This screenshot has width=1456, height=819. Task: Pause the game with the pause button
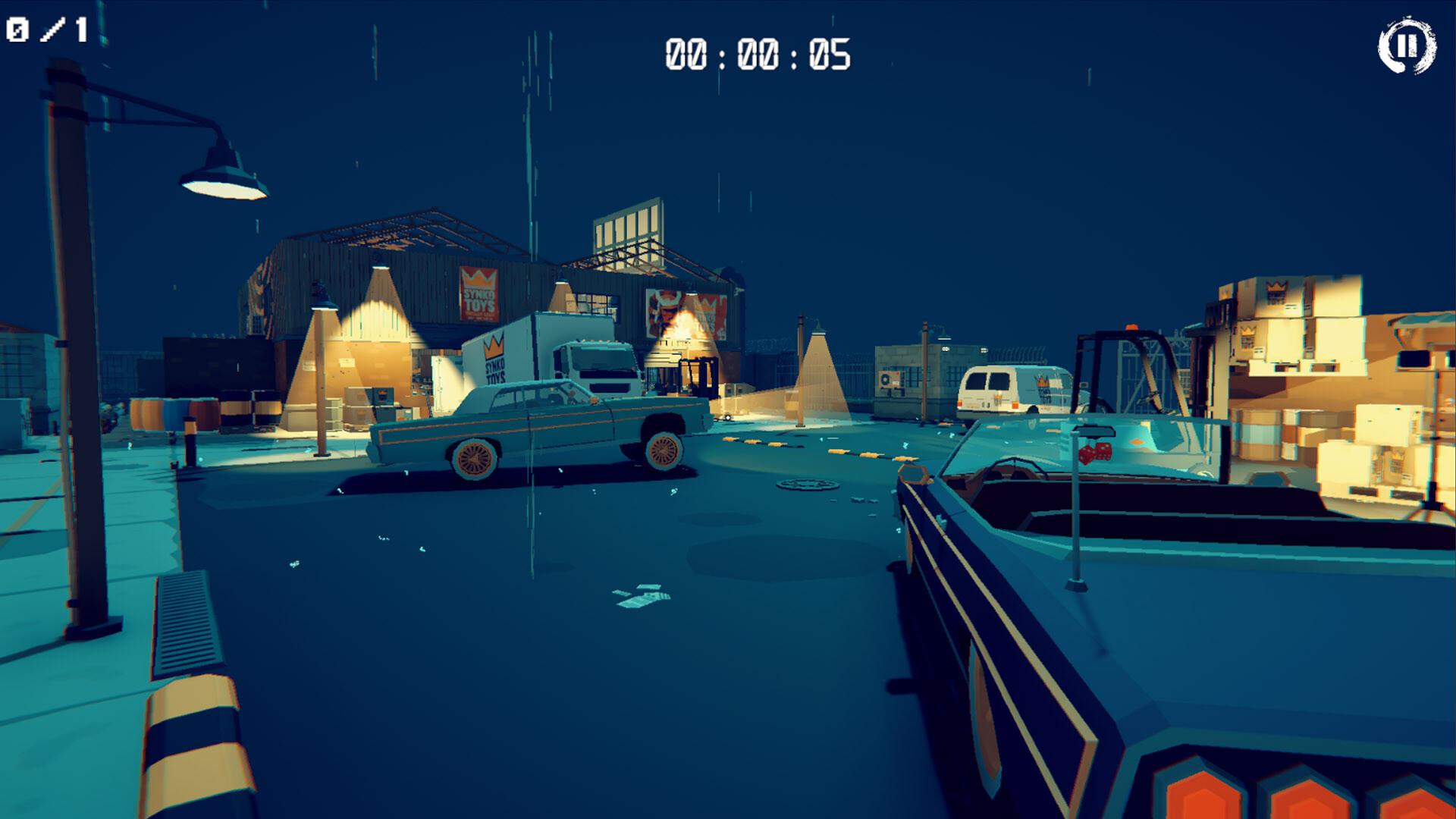(x=1407, y=46)
